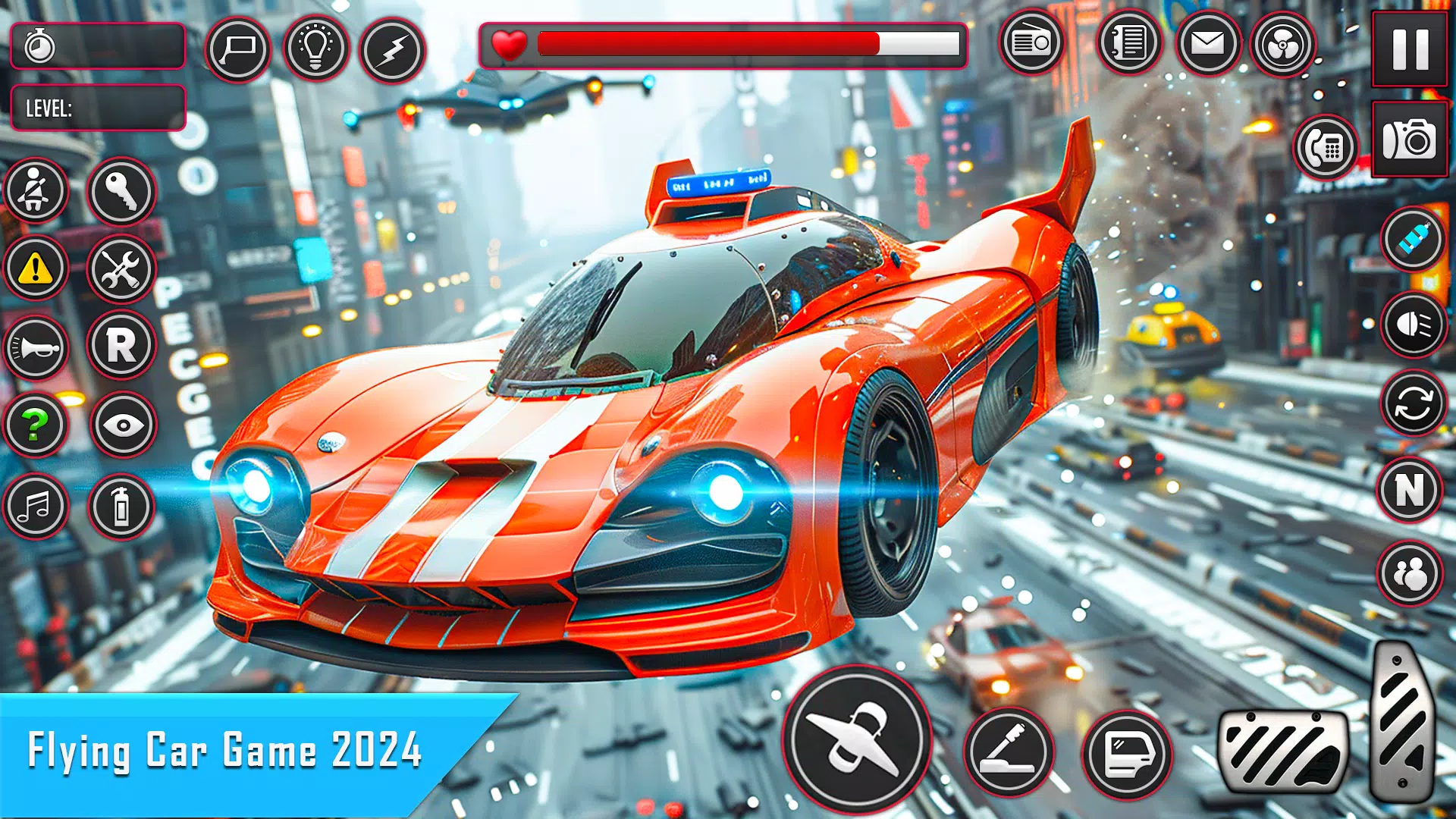This screenshot has height=819, width=1456.
Task: Engage reverse with the R gear icon
Action: (x=121, y=348)
